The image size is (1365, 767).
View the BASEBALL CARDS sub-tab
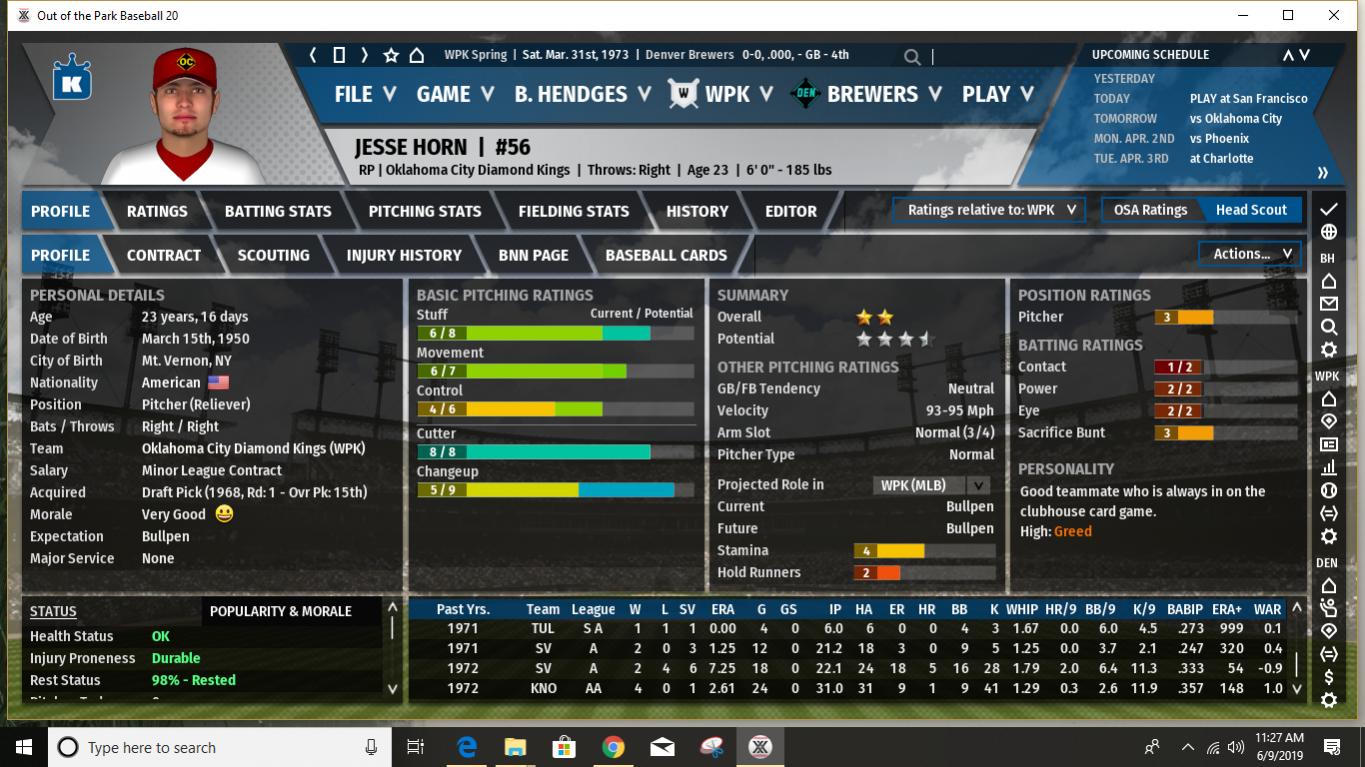click(666, 255)
